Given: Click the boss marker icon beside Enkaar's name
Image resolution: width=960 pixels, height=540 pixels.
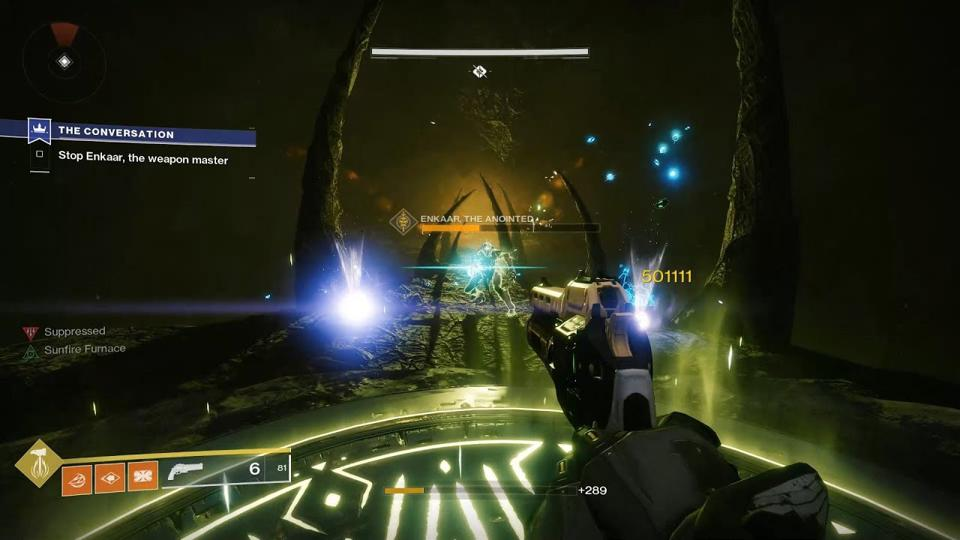Looking at the screenshot, I should click(x=405, y=222).
